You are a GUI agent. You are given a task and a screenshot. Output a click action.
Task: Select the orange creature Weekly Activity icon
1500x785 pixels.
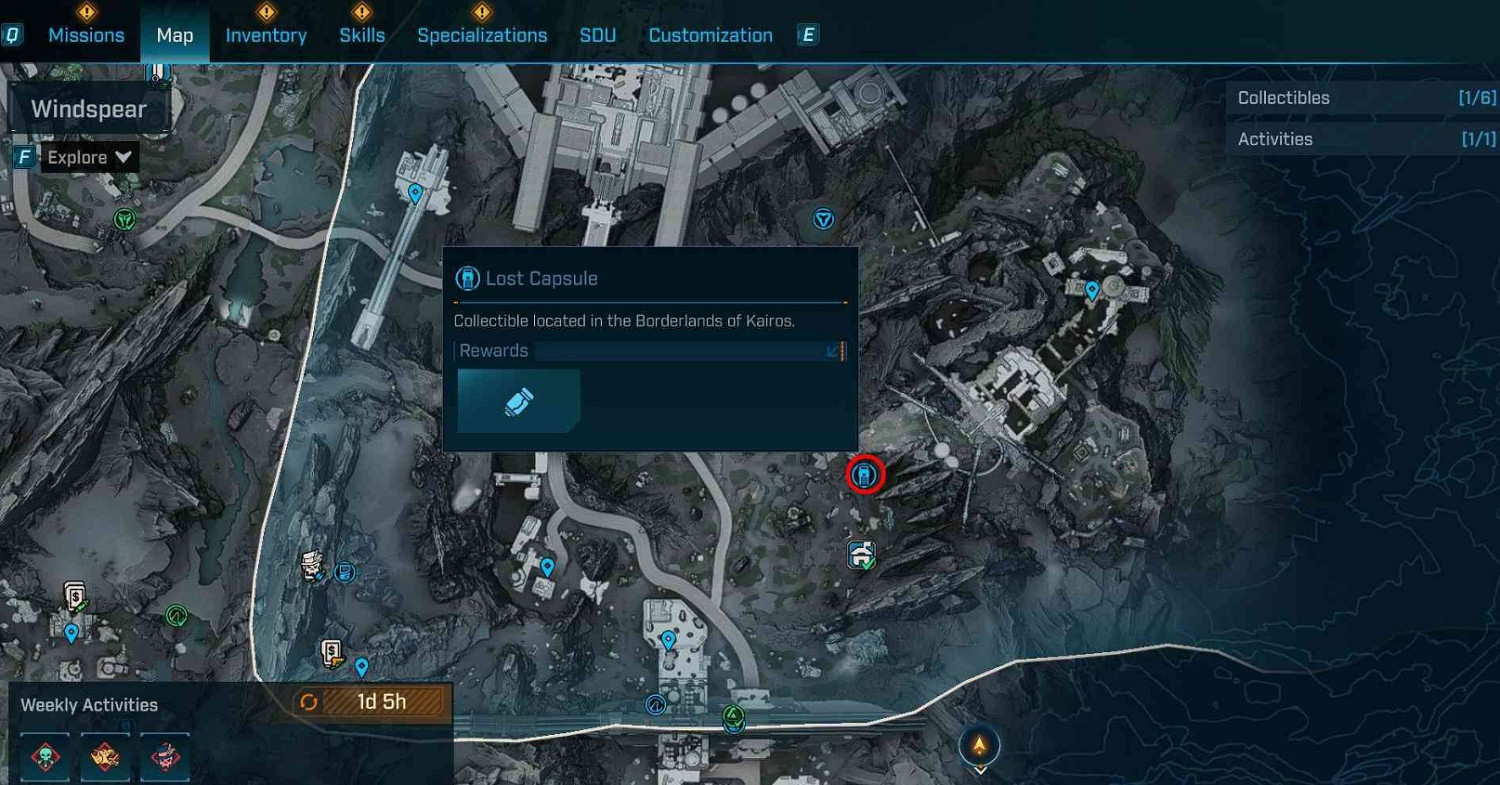point(106,757)
